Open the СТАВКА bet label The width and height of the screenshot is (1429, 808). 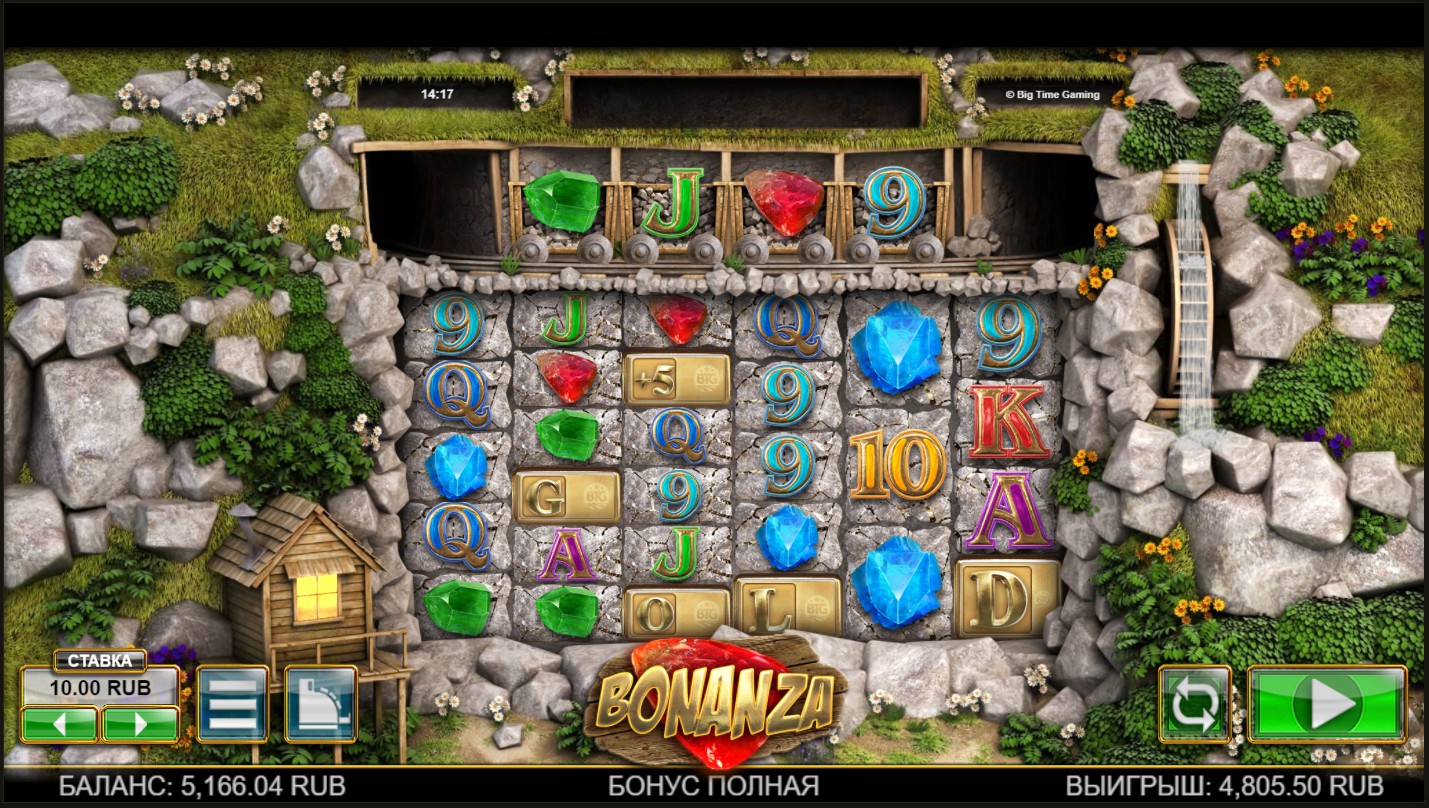pyautogui.click(x=100, y=660)
